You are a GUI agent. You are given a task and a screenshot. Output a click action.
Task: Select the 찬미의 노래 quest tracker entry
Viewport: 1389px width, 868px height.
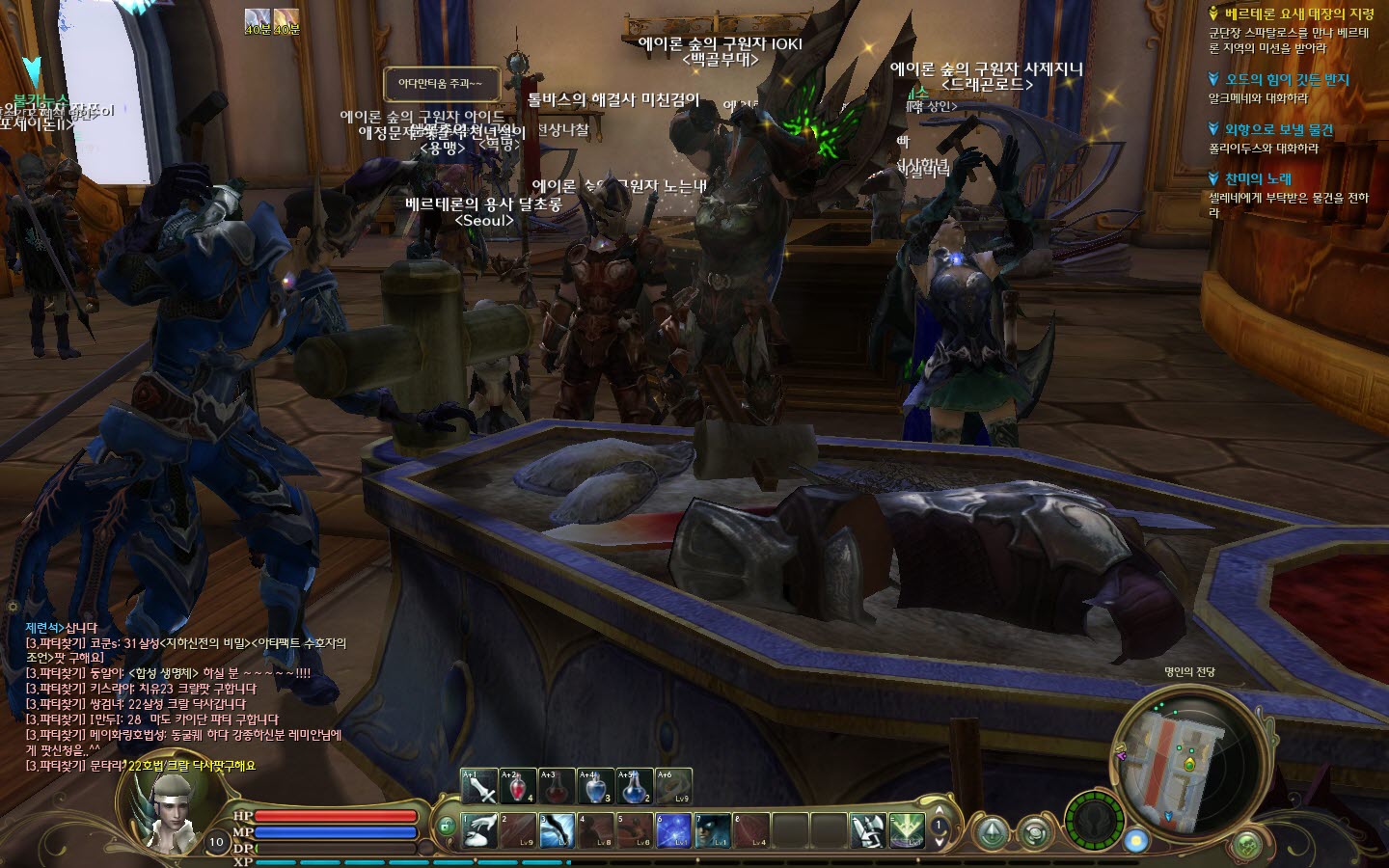point(1257,178)
